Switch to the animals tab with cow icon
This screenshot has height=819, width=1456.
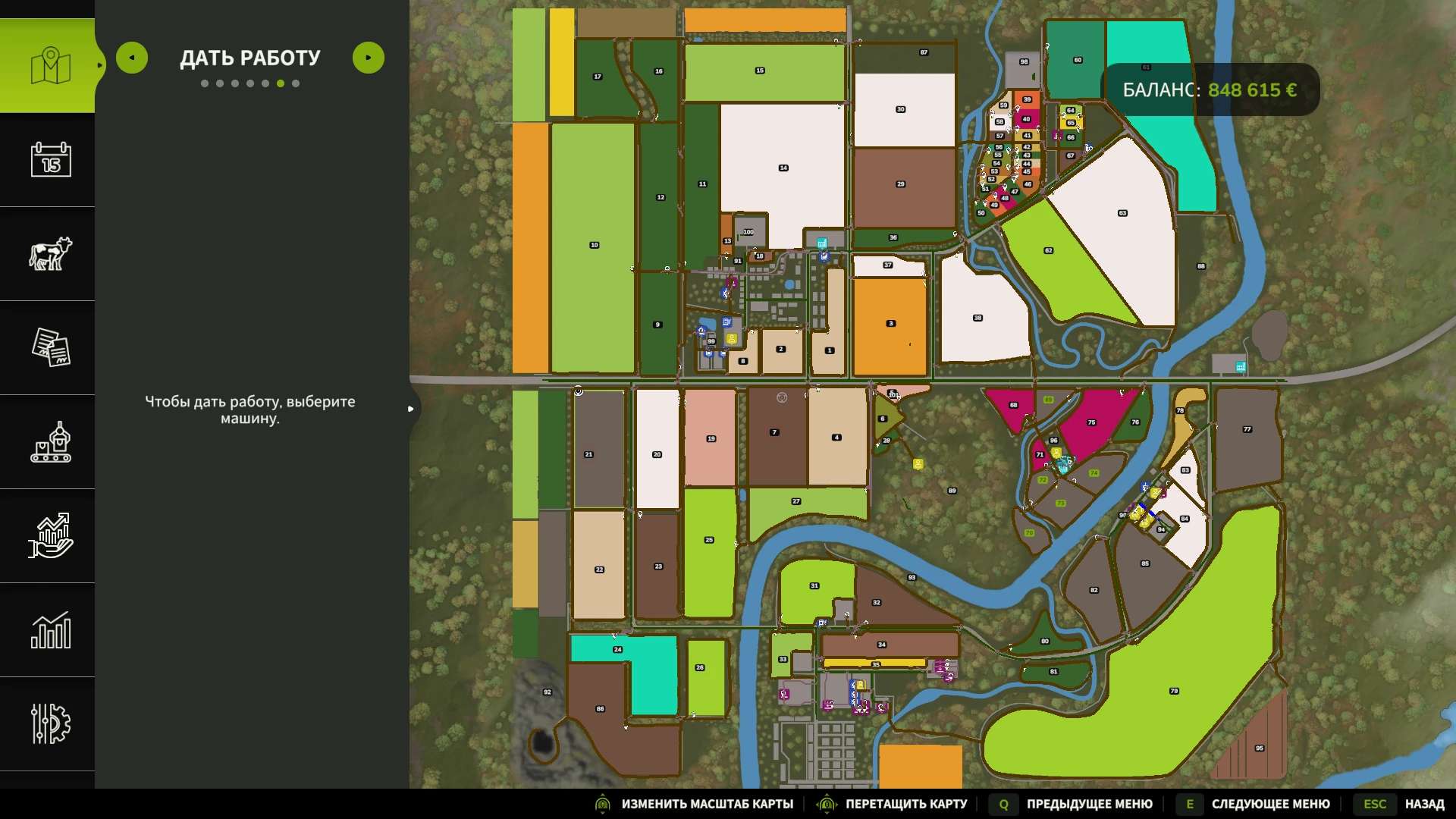50,253
